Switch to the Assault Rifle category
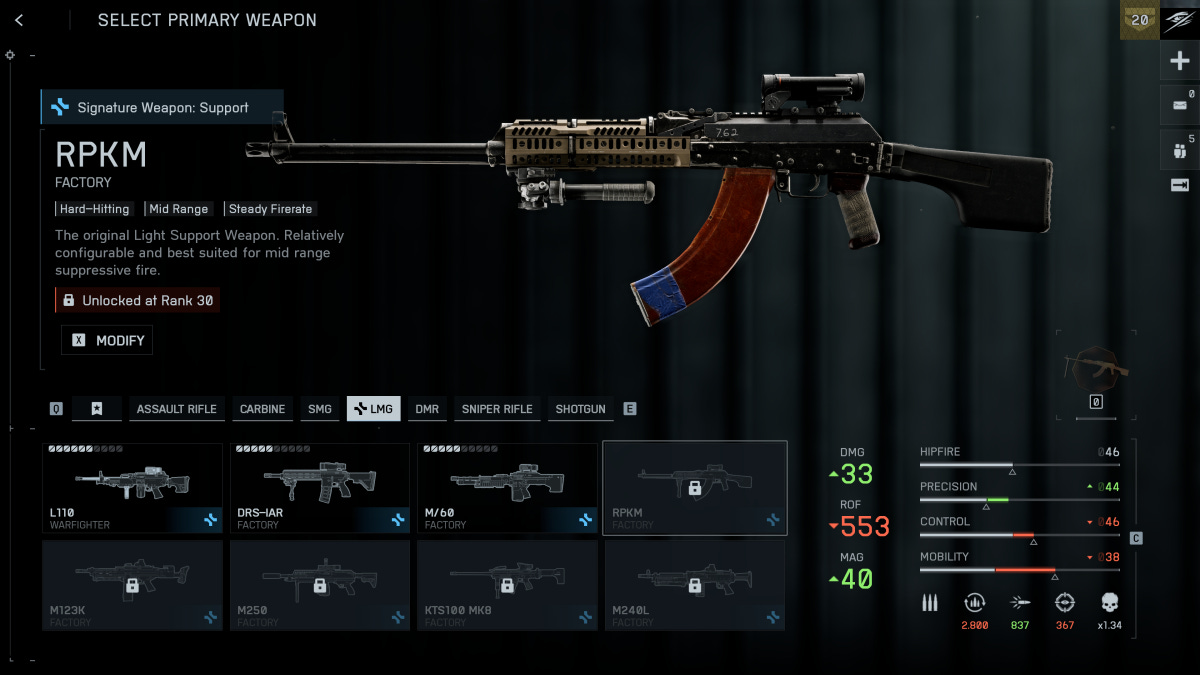This screenshot has height=675, width=1200. pyautogui.click(x=176, y=409)
